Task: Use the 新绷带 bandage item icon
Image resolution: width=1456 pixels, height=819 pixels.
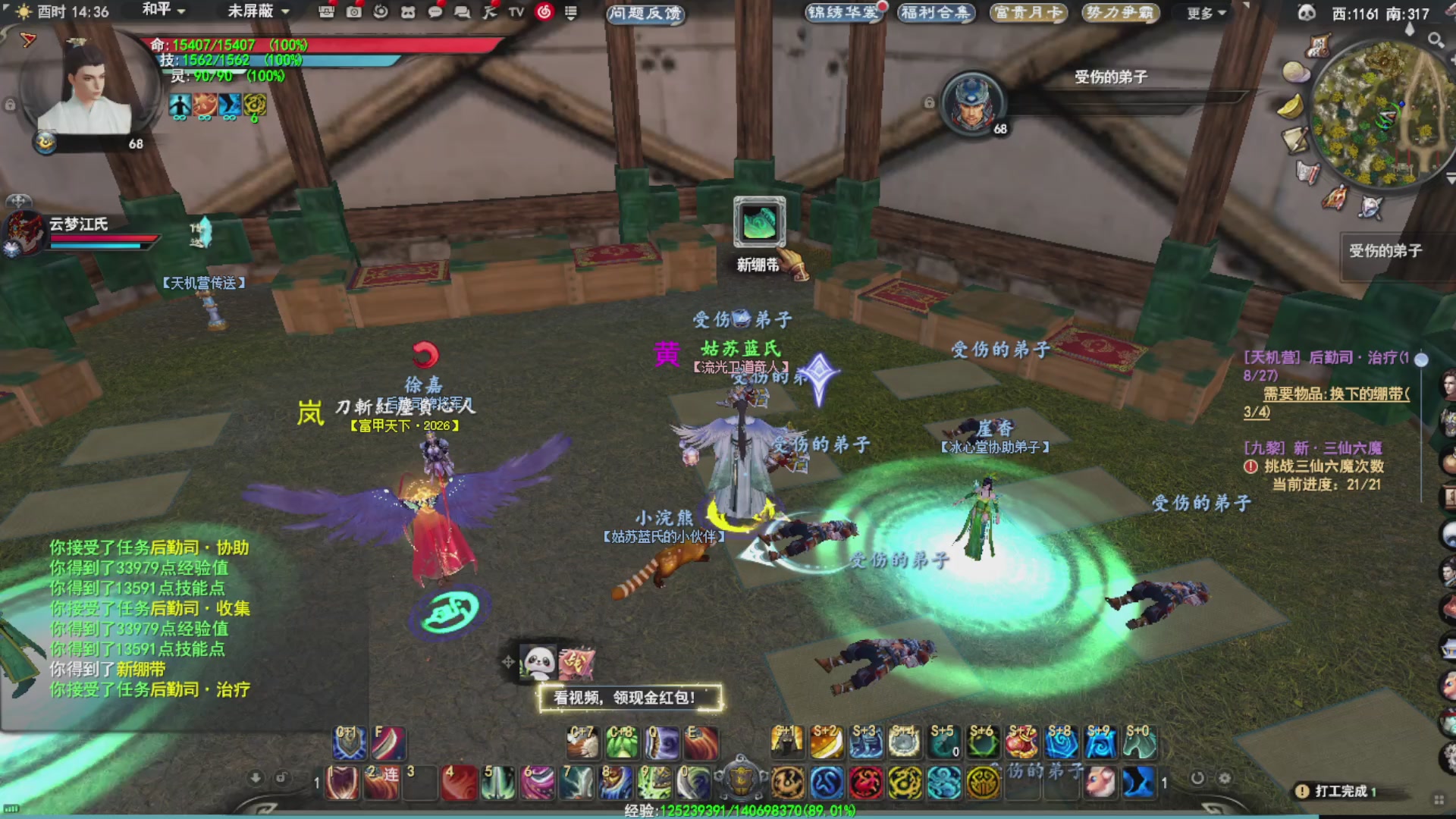Action: click(x=759, y=223)
